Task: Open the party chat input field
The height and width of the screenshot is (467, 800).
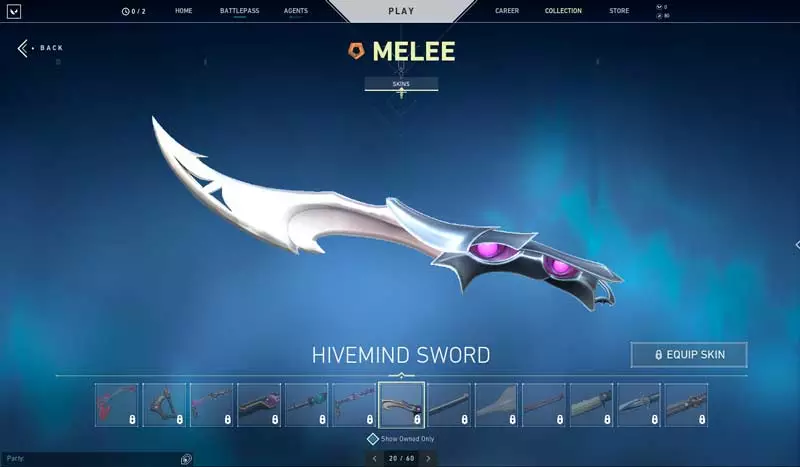Action: click(x=90, y=458)
